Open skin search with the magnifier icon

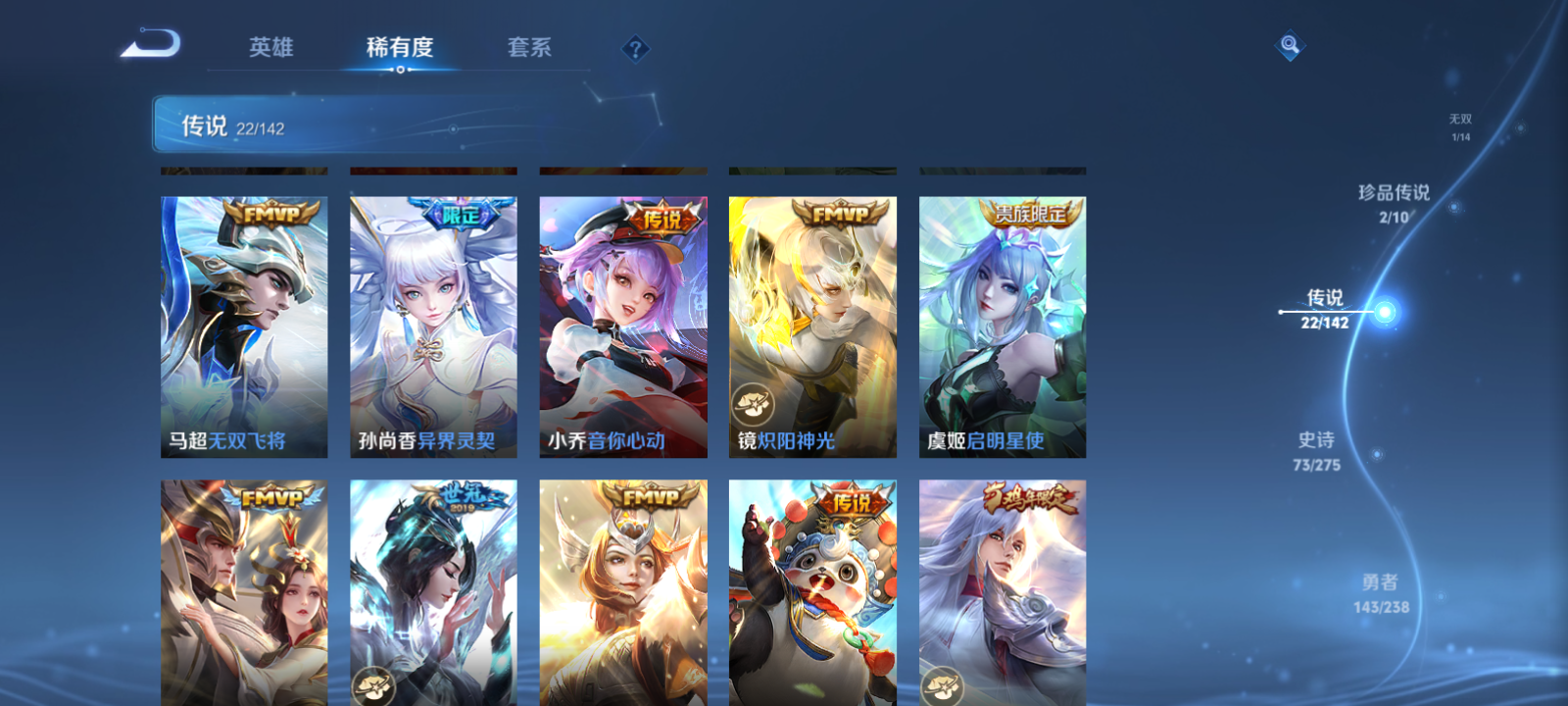pos(1288,43)
